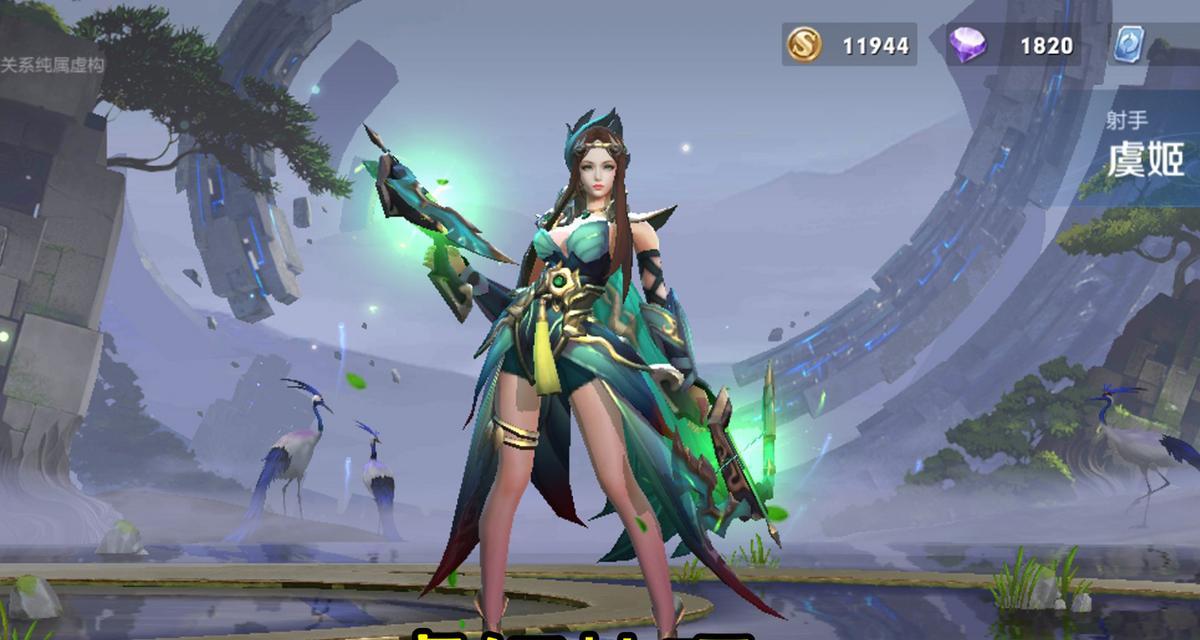Click the purple diamond currency icon
Viewport: 1200px width, 640px height.
[x=967, y=45]
